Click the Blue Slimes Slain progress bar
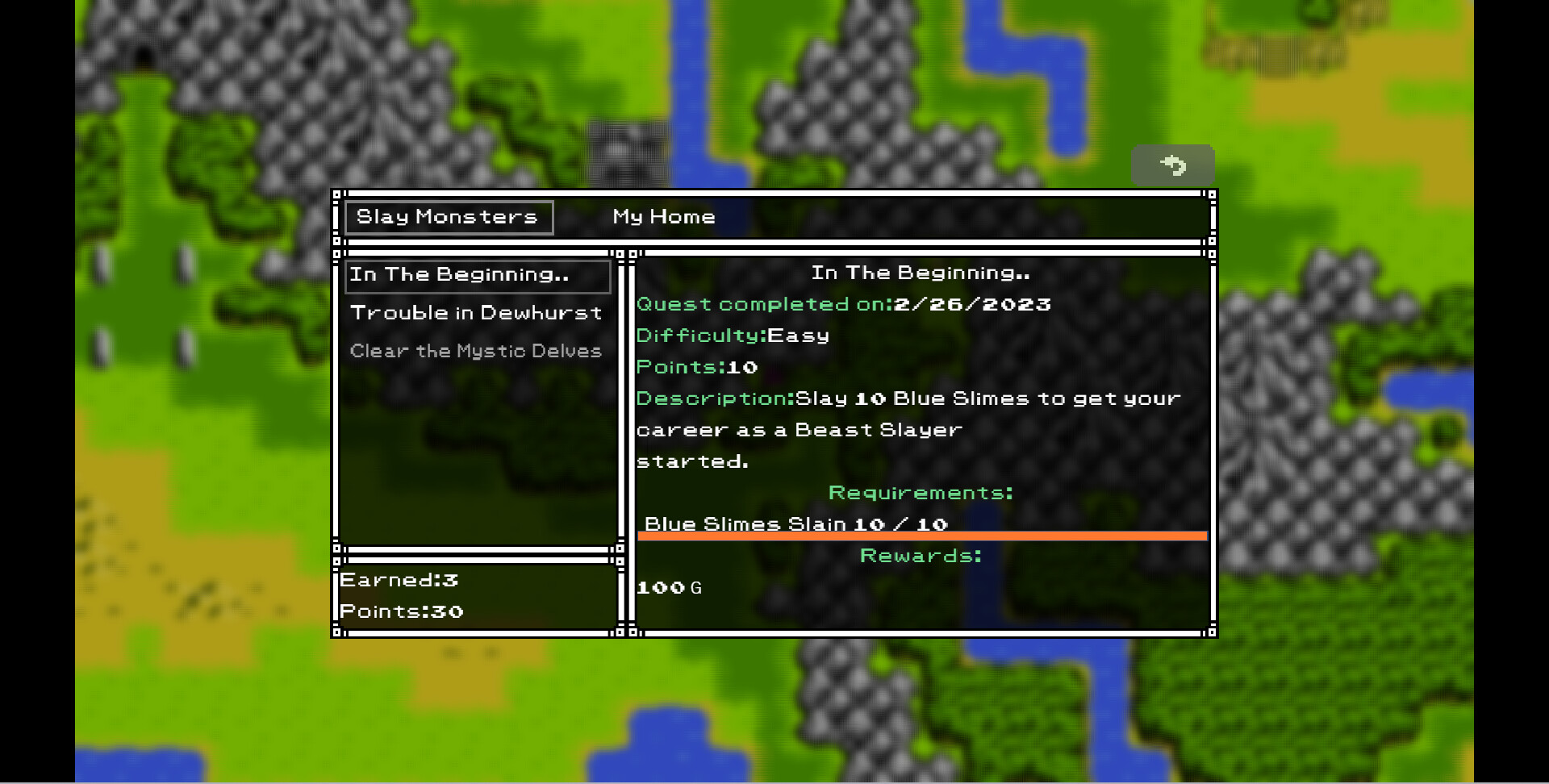Screen dimensions: 1549x784 coord(922,536)
